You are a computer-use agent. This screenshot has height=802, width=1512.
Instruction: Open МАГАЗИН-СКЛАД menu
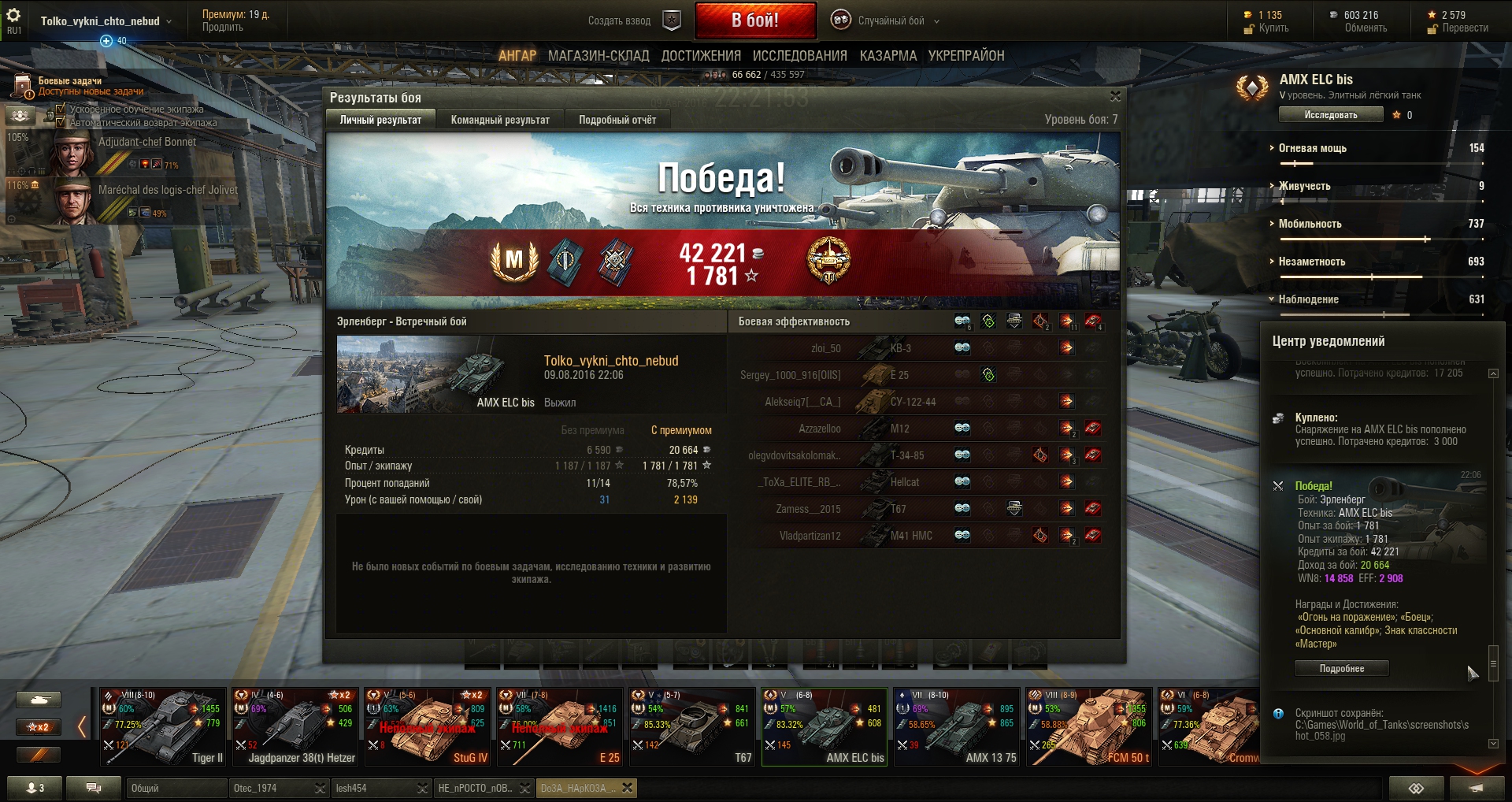pyautogui.click(x=598, y=56)
